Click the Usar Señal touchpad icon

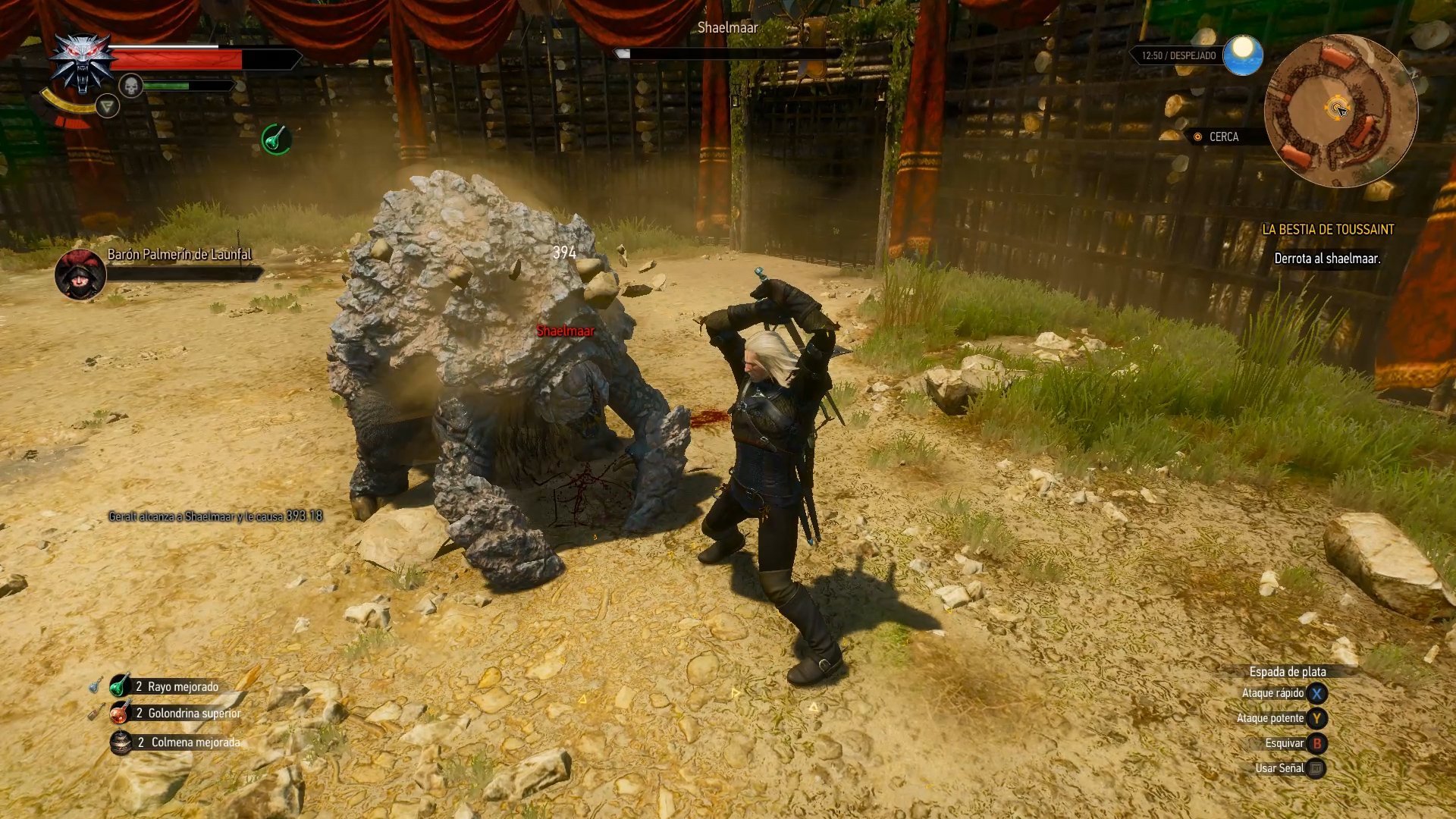(x=1317, y=767)
